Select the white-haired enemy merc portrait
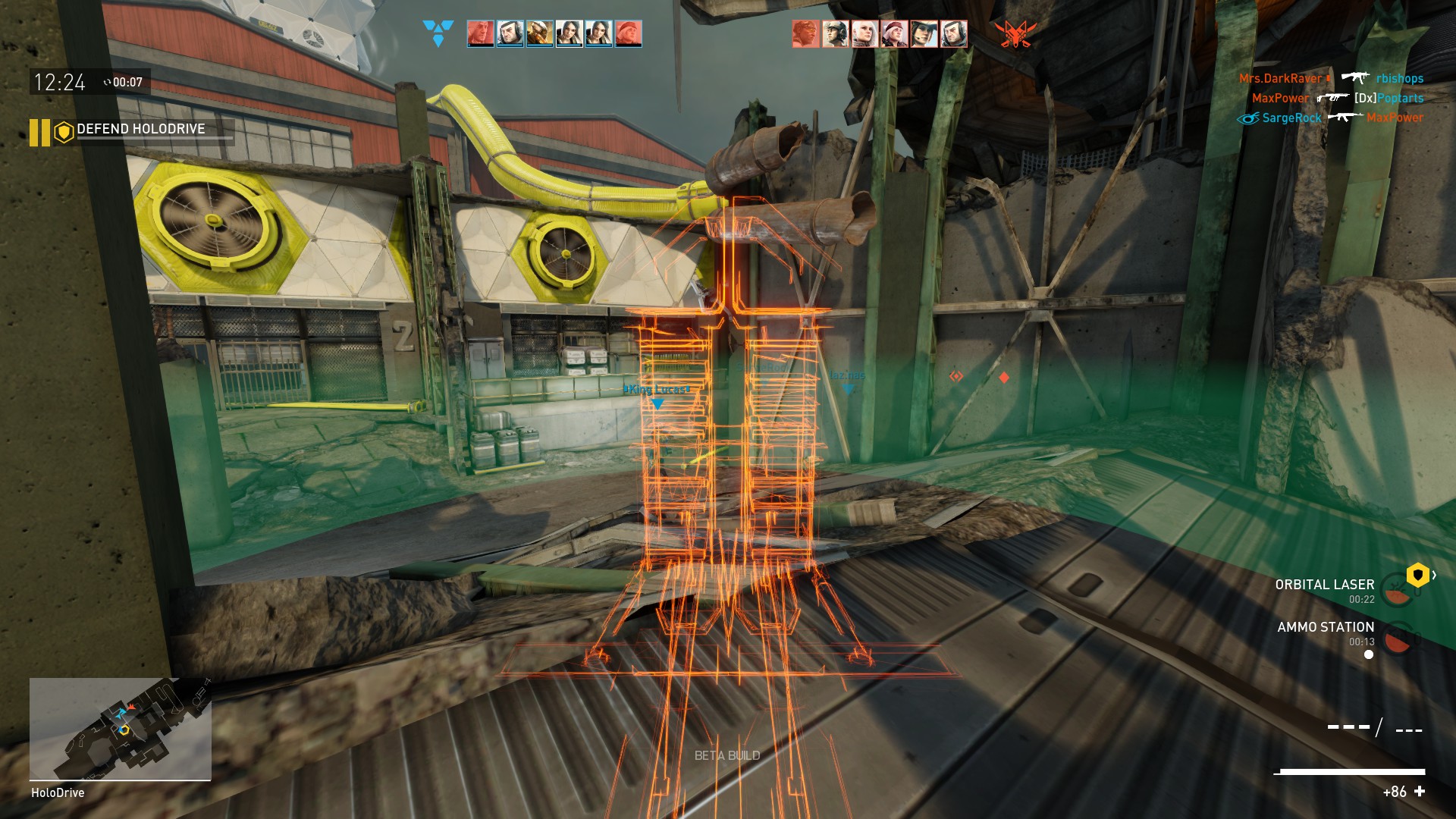 [x=864, y=34]
